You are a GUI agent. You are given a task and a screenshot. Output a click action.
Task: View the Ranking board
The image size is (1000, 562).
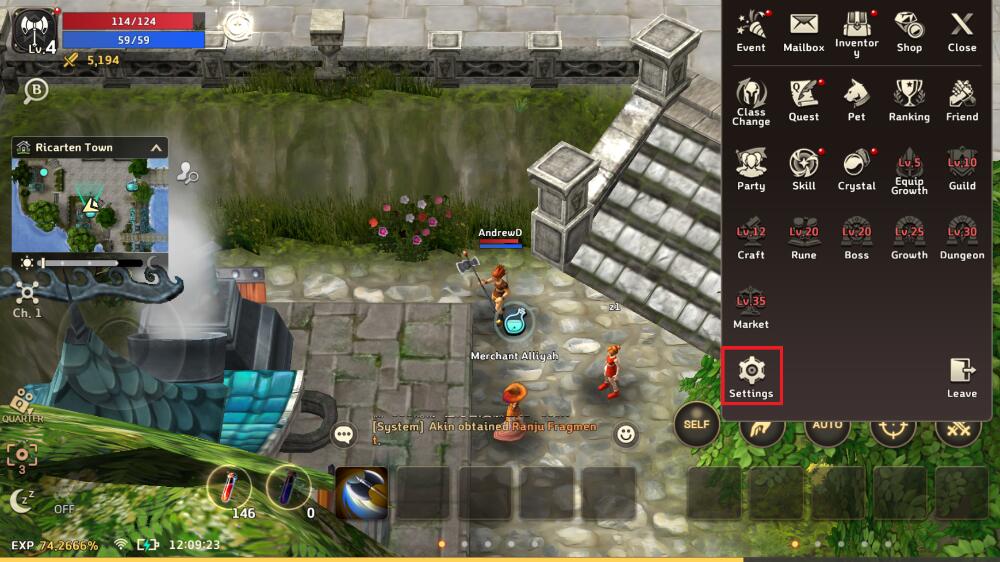[909, 100]
